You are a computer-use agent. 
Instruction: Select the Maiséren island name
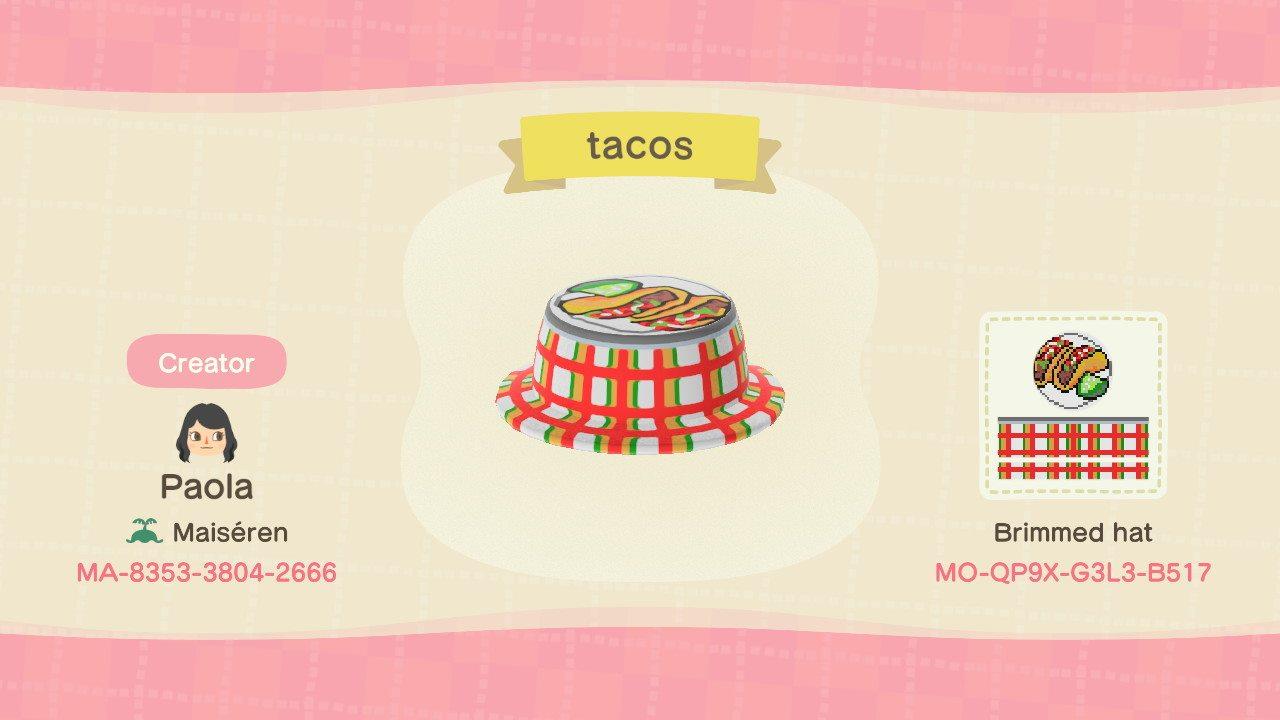pyautogui.click(x=228, y=532)
